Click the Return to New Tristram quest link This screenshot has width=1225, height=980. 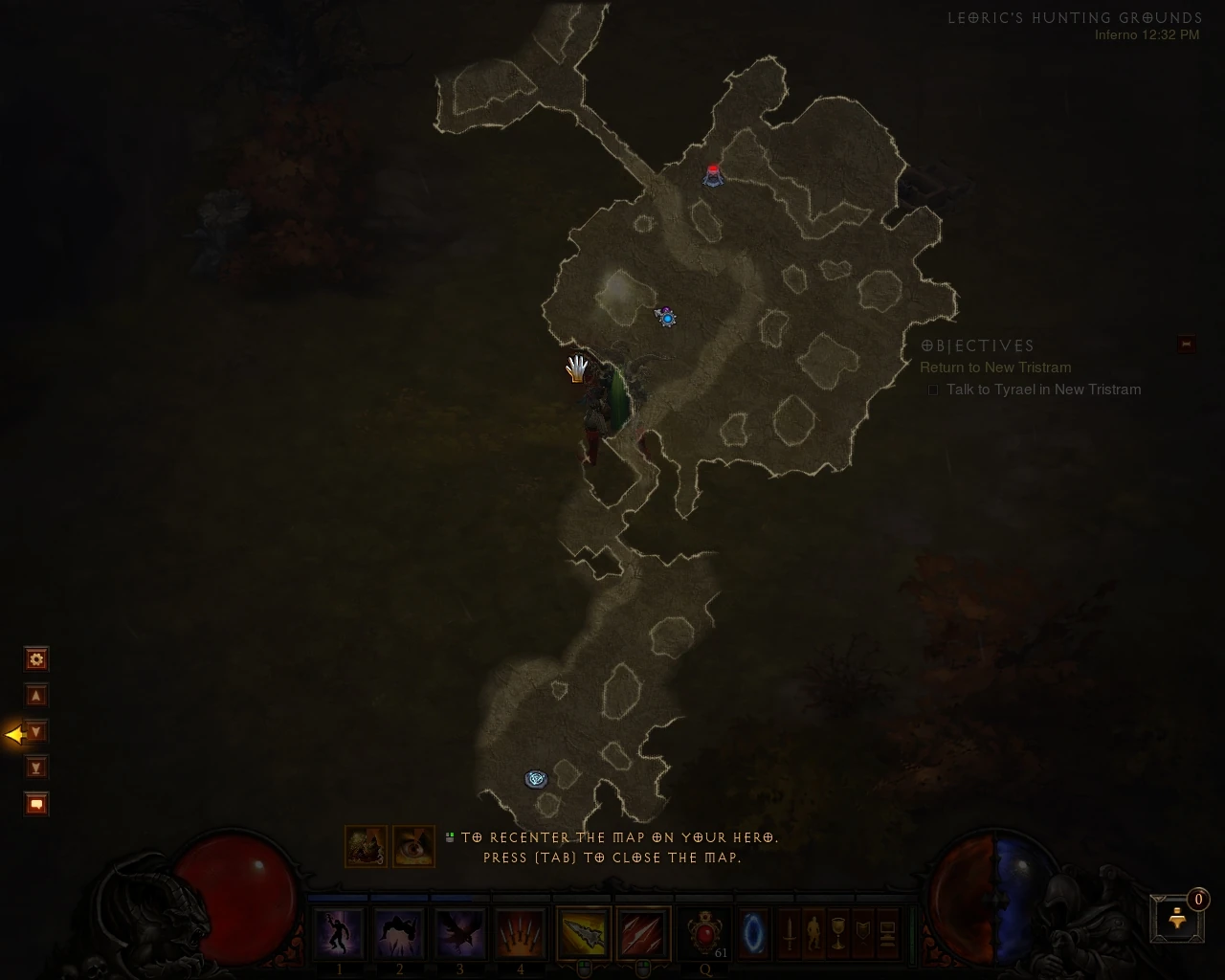point(995,367)
